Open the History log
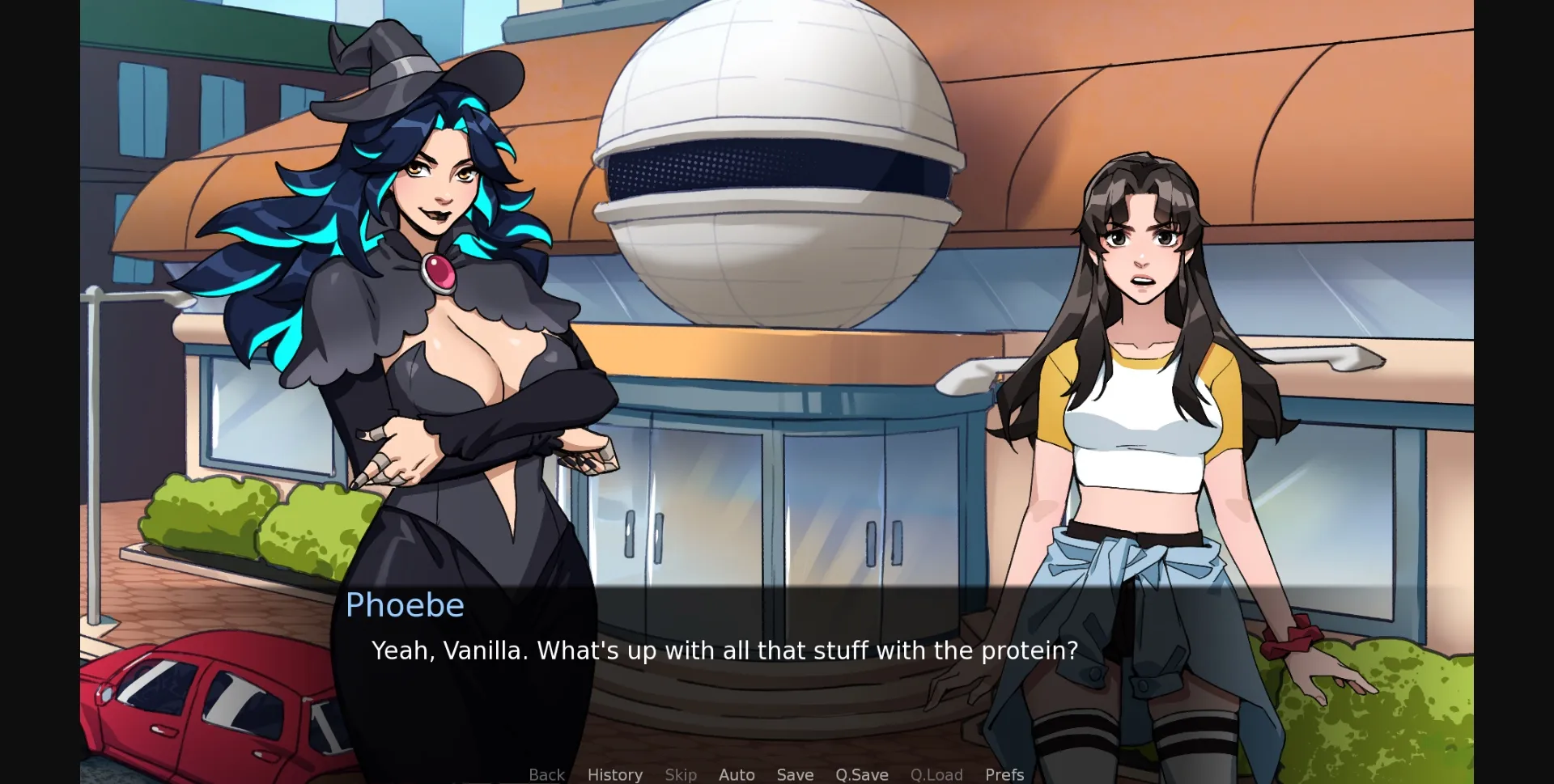The image size is (1554, 784). click(x=614, y=774)
